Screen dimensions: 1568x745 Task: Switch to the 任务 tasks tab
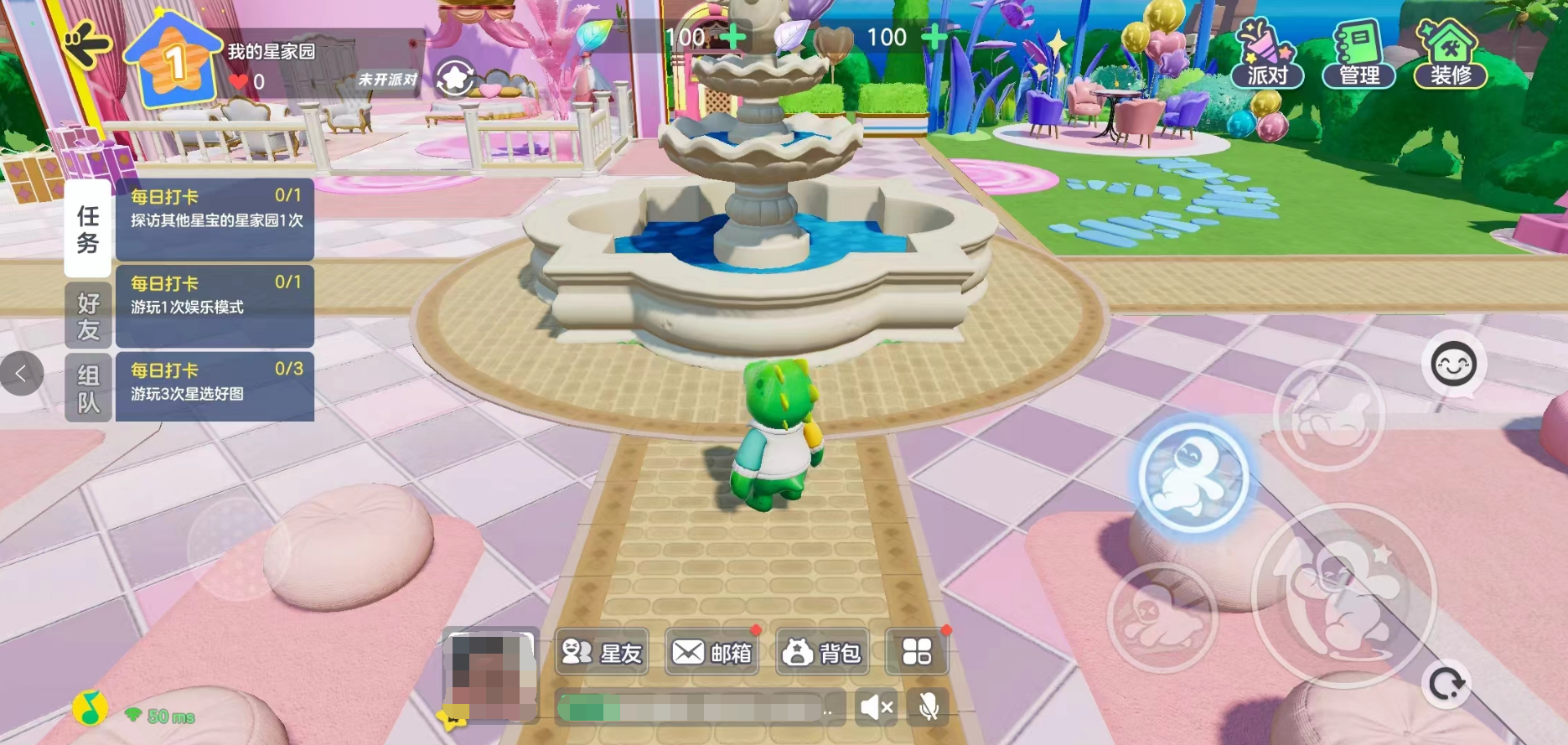coord(88,229)
